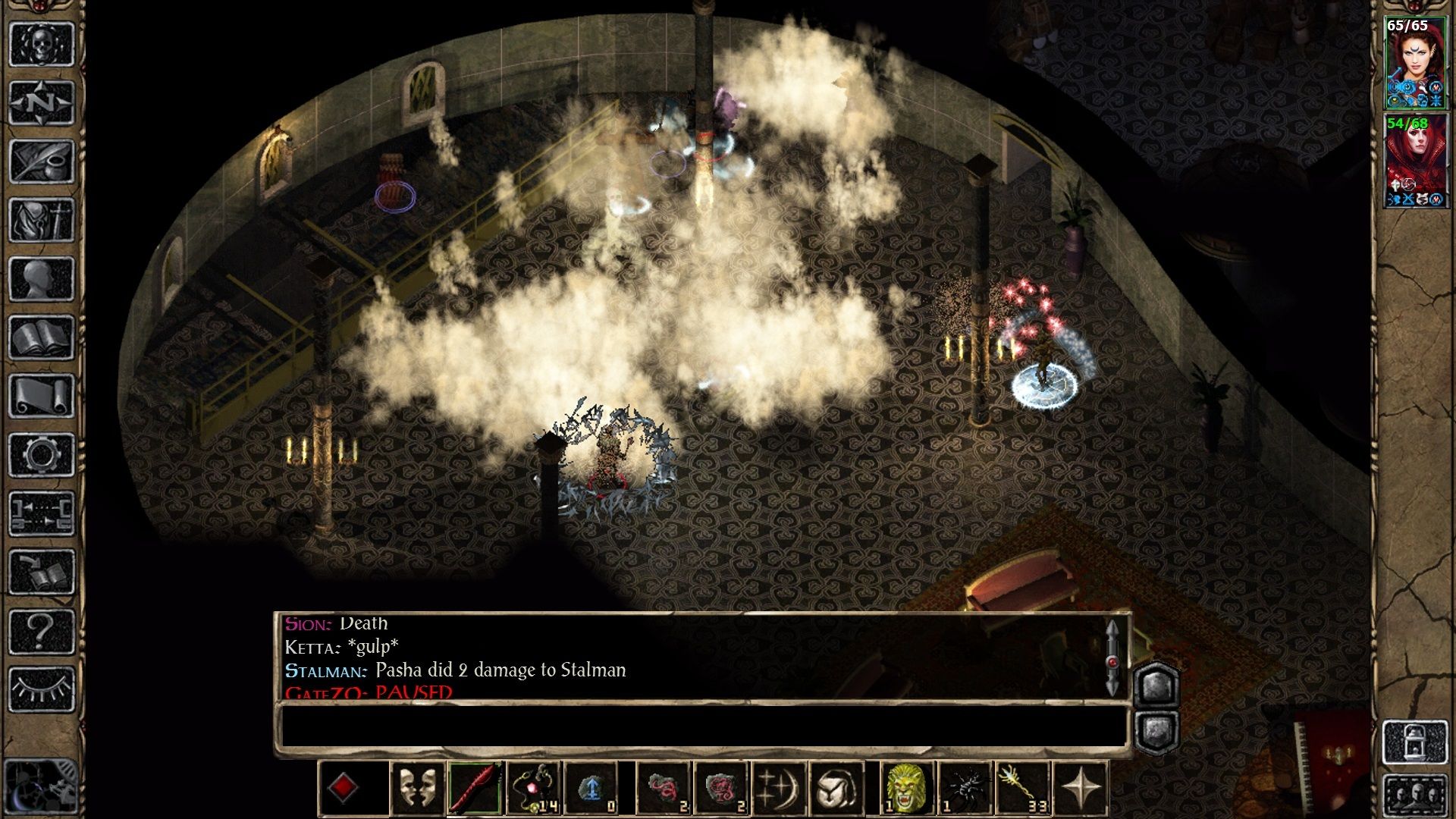Viewport: 1456px width, 819px height.
Task: Open the inventory screen
Action: point(41,220)
